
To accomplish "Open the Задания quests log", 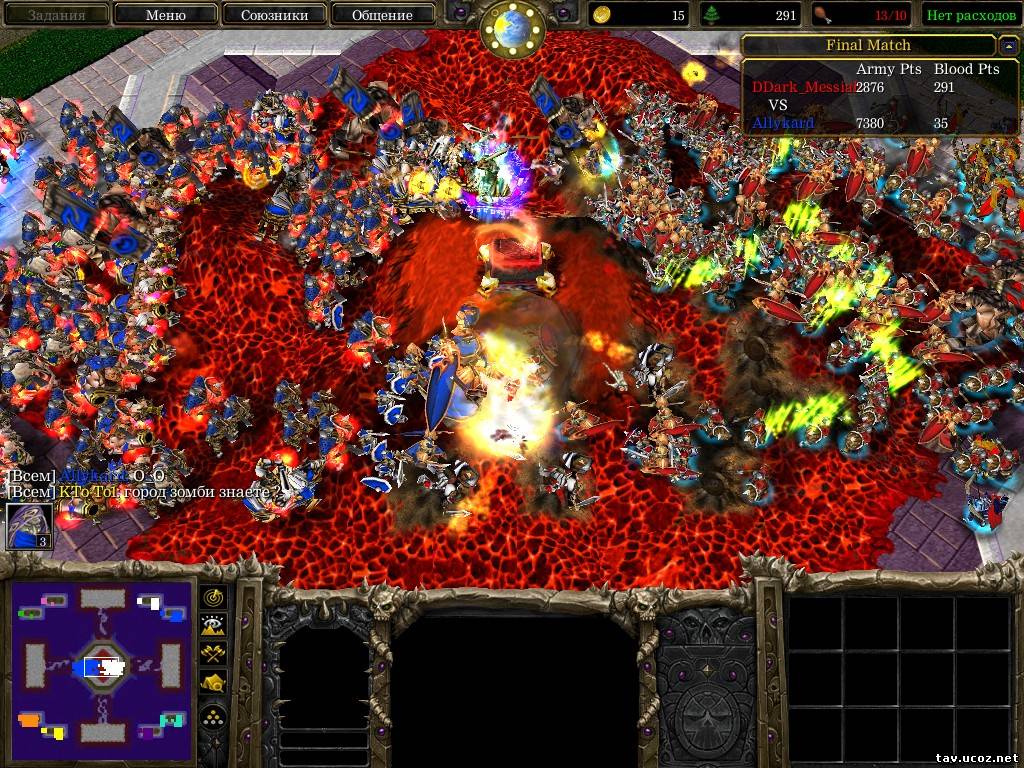I will pos(55,14).
